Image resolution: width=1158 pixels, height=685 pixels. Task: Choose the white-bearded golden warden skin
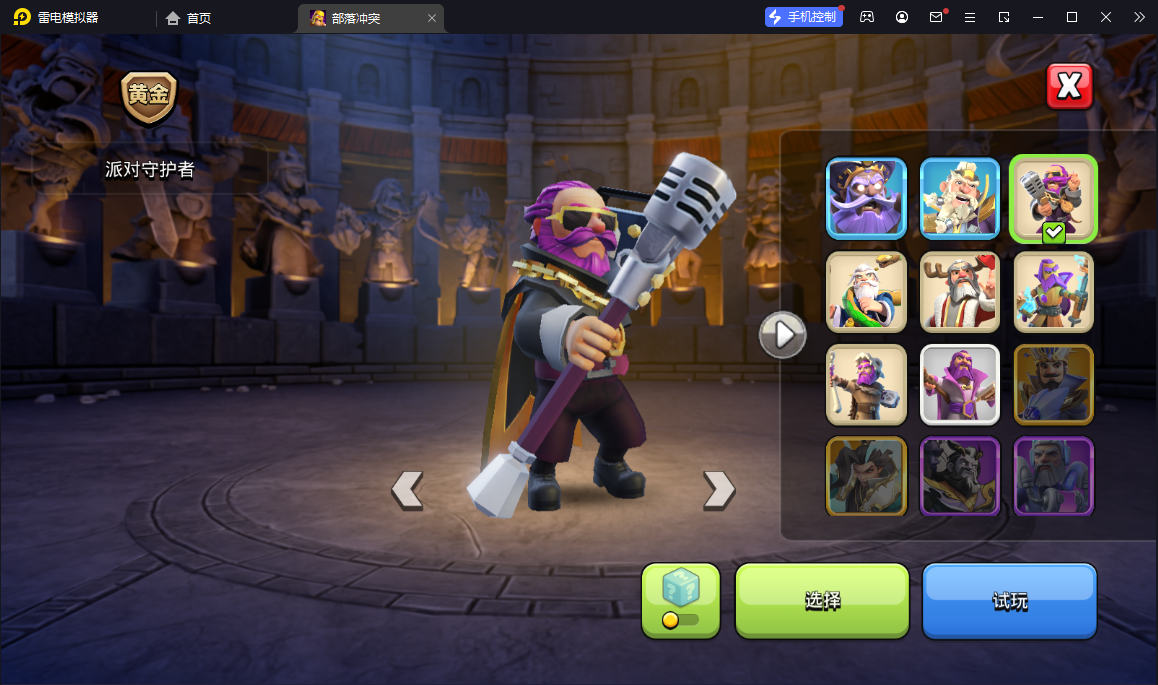[x=960, y=198]
